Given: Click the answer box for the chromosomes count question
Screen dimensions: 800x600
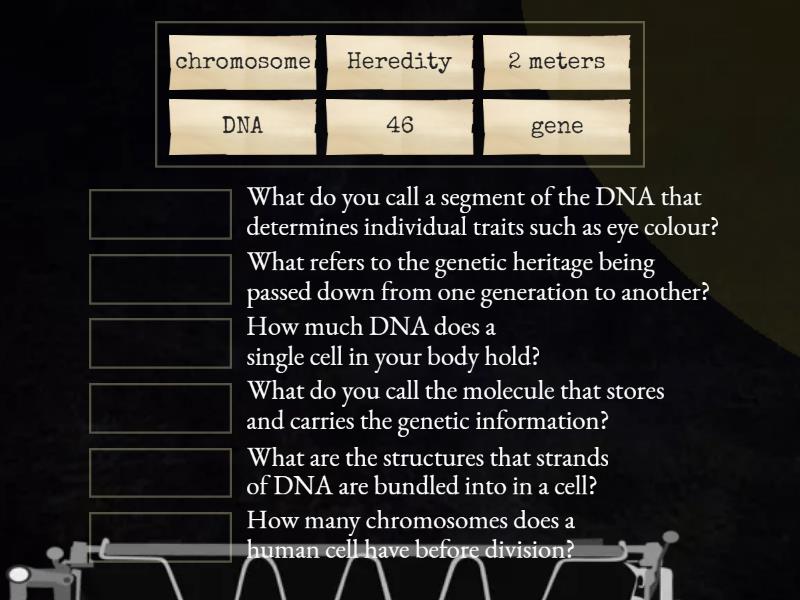Looking at the screenshot, I should point(160,537).
